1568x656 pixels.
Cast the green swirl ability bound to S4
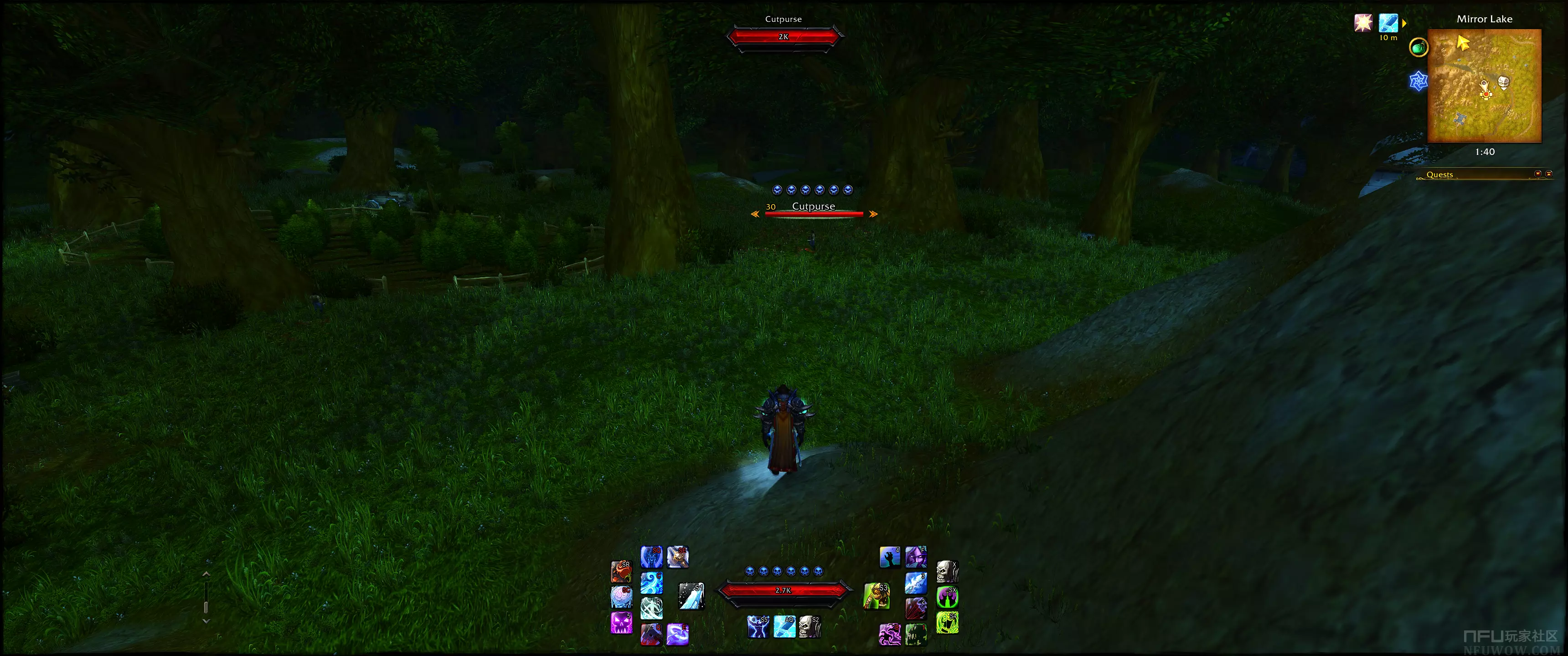click(x=947, y=623)
